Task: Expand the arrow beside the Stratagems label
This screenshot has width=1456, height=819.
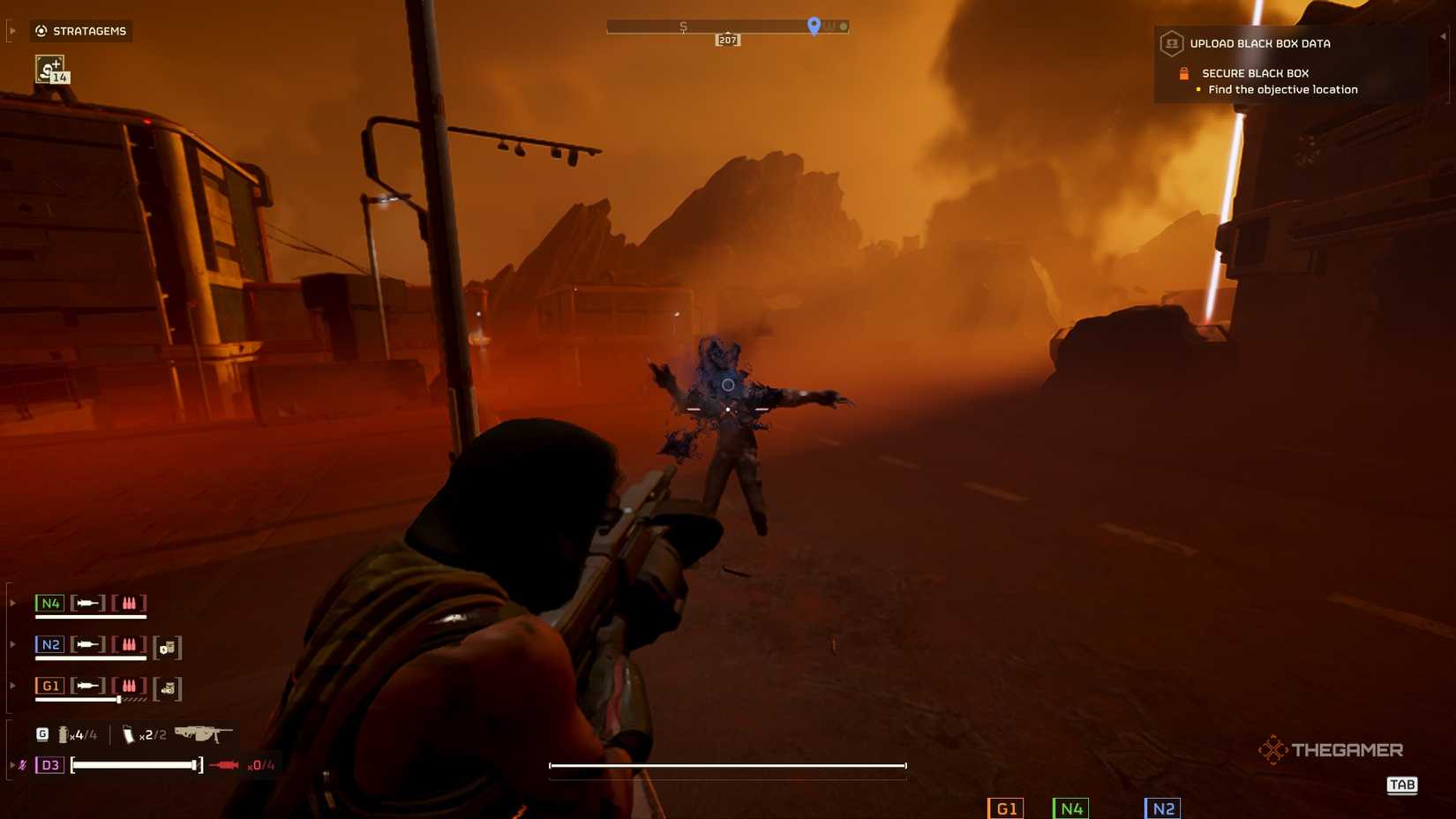Action: (x=12, y=31)
